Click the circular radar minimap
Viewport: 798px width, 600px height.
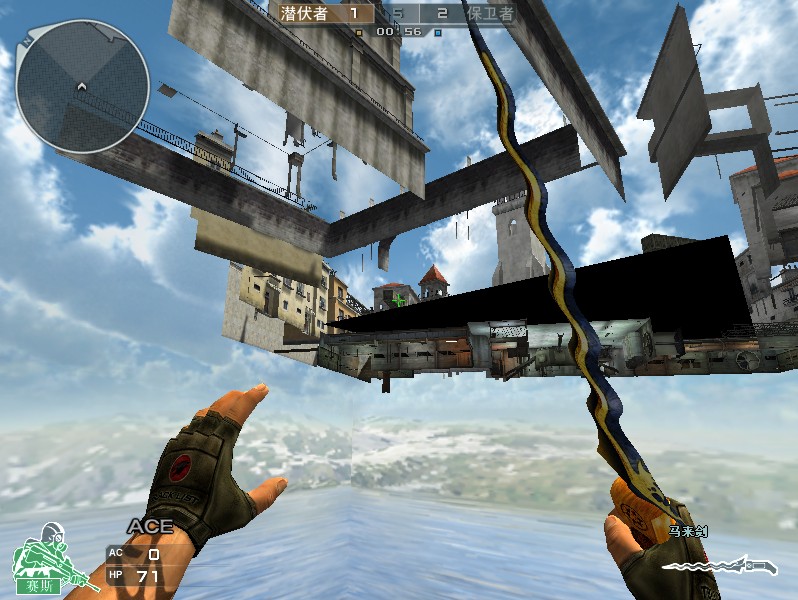(x=82, y=86)
